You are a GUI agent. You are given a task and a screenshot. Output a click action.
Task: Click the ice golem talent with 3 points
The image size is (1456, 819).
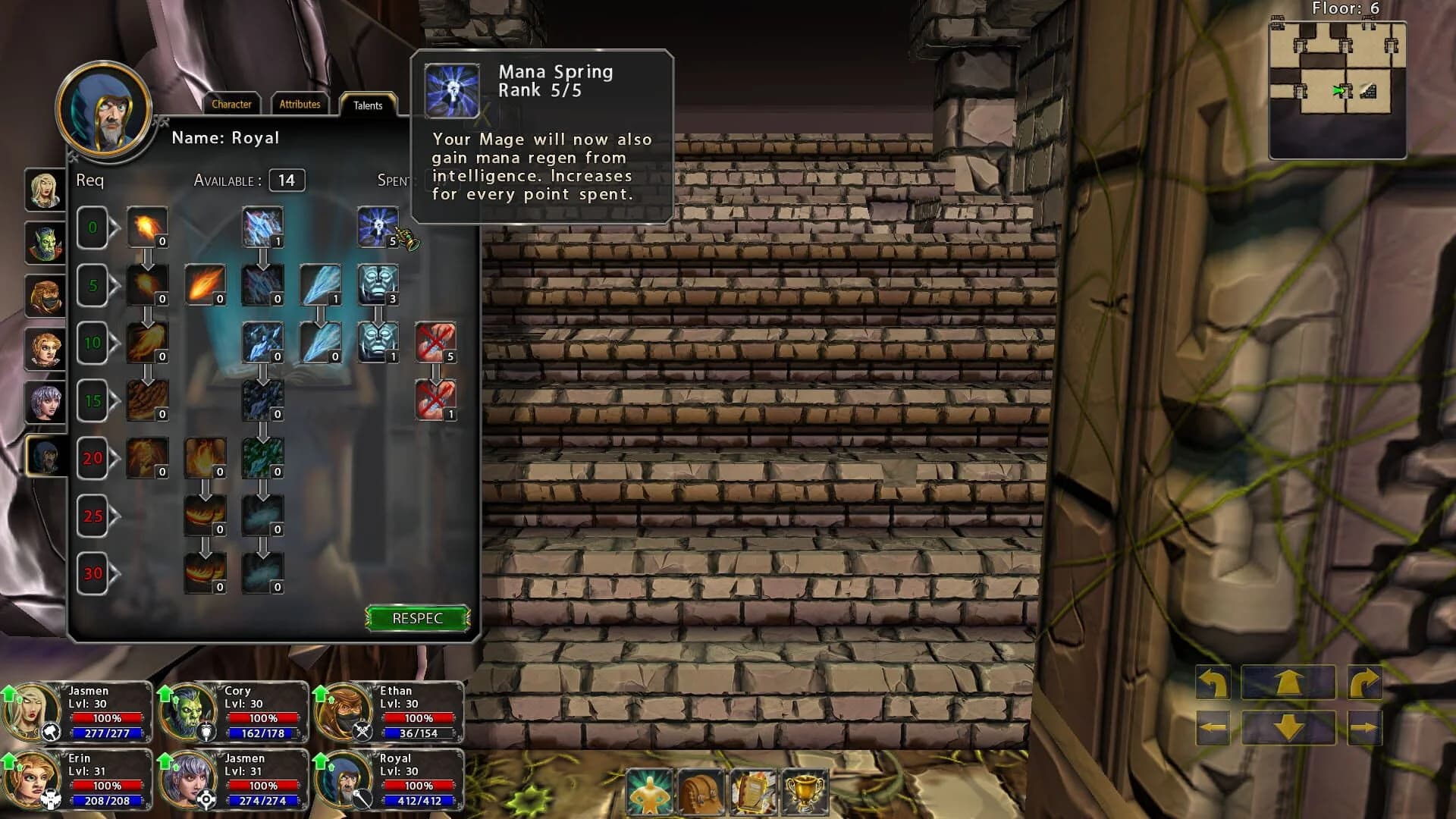[378, 284]
